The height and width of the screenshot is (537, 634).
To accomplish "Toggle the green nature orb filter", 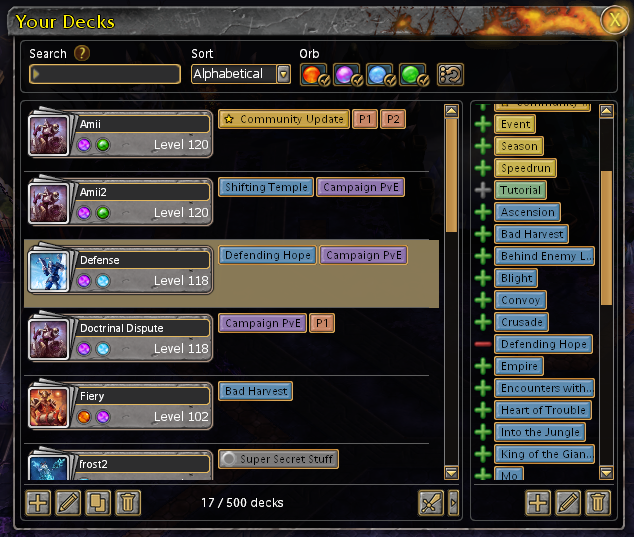I will tap(414, 74).
